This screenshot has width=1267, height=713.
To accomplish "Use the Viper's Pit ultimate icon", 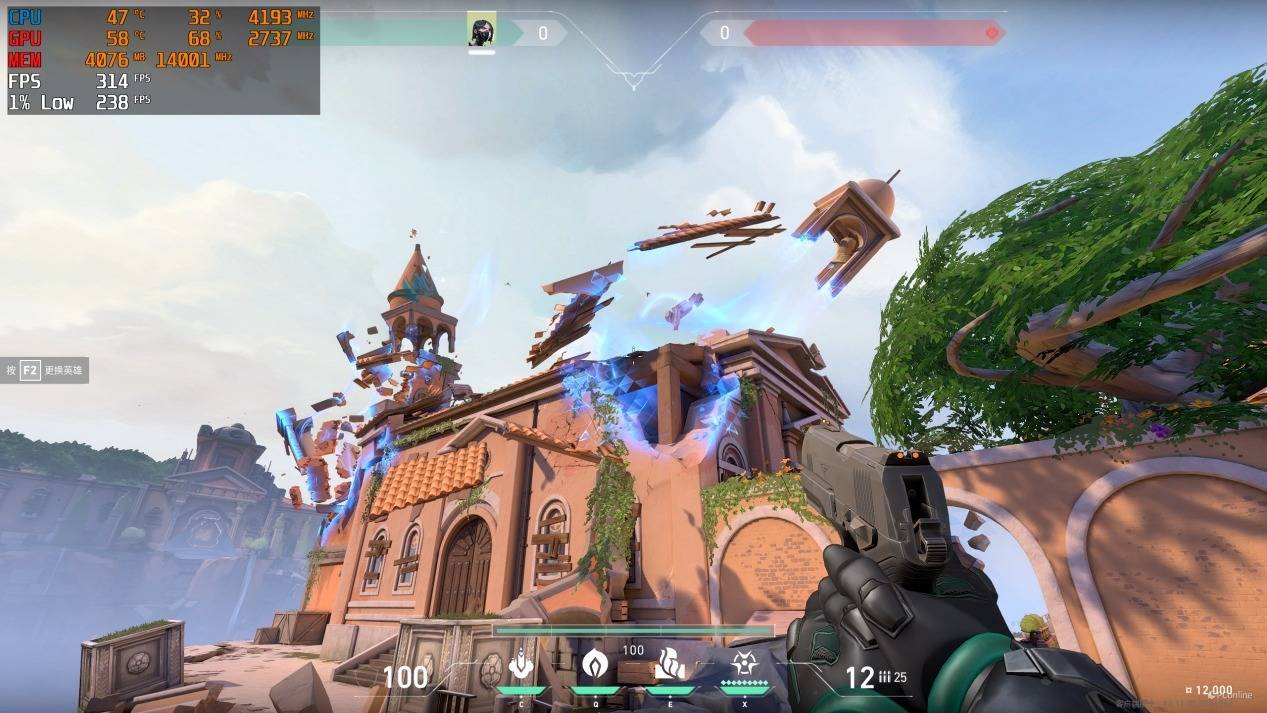I will click(x=743, y=664).
